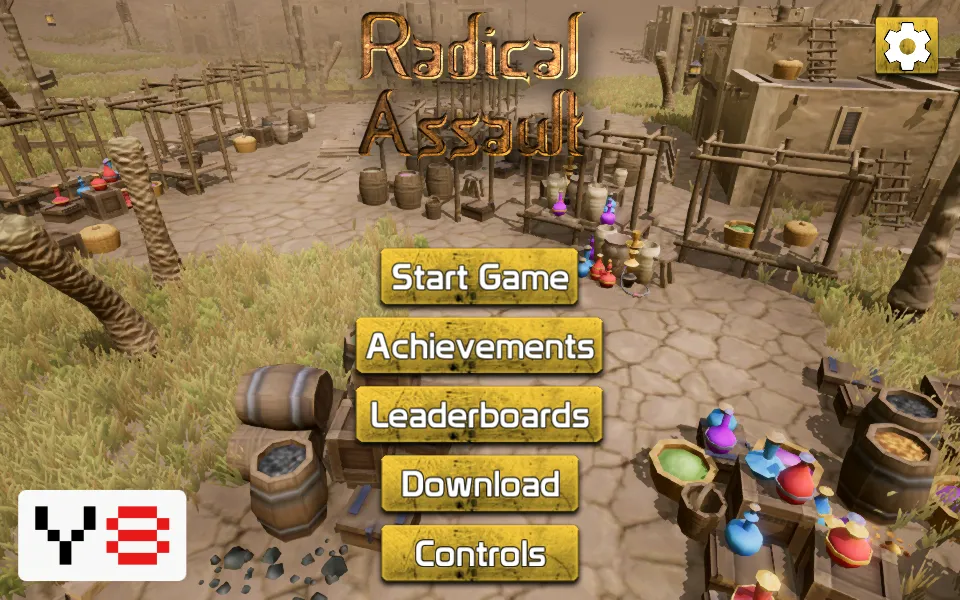960x600 pixels.
Task: Open the Achievements menu
Action: 480,346
